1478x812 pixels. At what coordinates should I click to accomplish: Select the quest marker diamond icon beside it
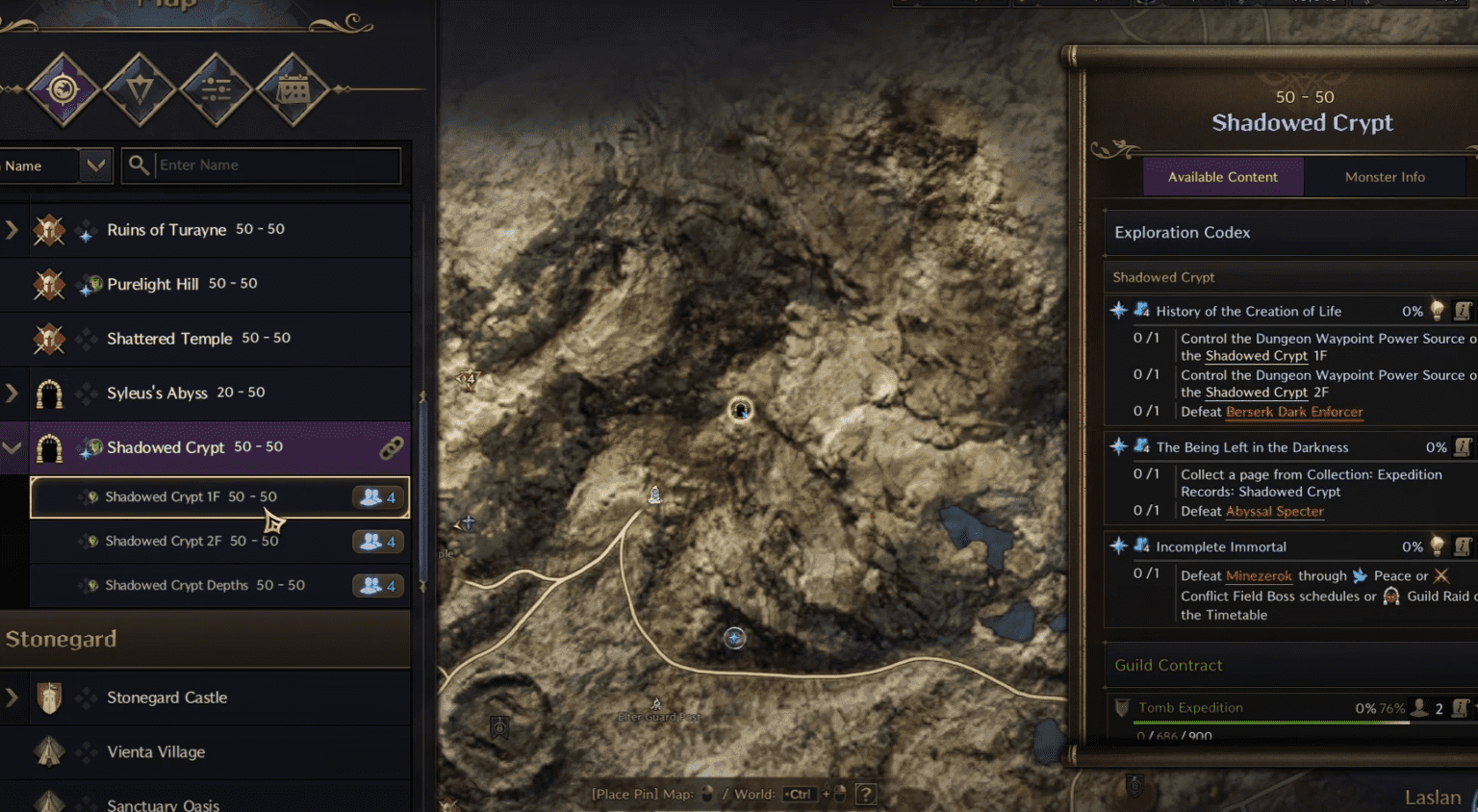[x=138, y=89]
